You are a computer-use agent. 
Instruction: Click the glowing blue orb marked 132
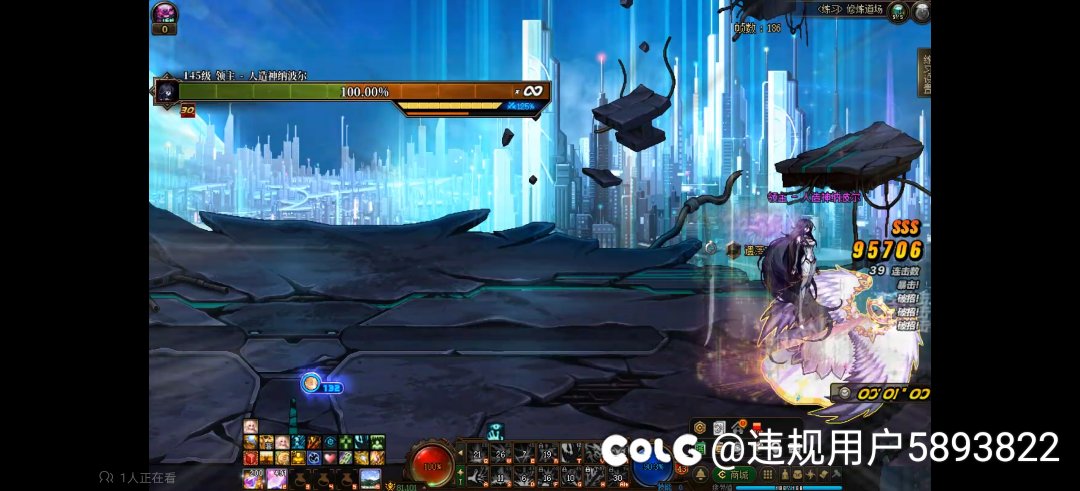point(312,383)
